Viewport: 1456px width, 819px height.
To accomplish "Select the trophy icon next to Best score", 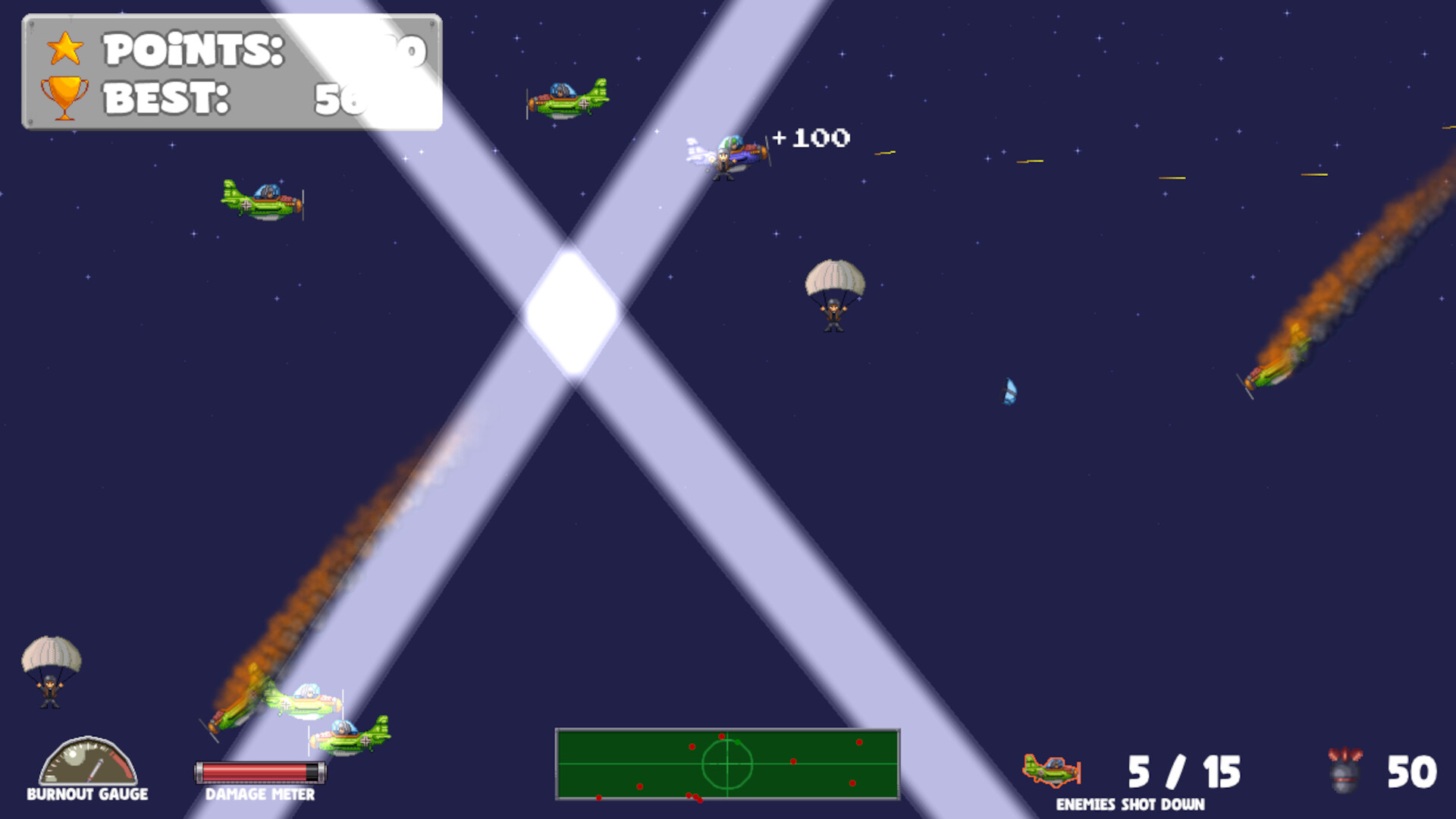I will pyautogui.click(x=64, y=96).
